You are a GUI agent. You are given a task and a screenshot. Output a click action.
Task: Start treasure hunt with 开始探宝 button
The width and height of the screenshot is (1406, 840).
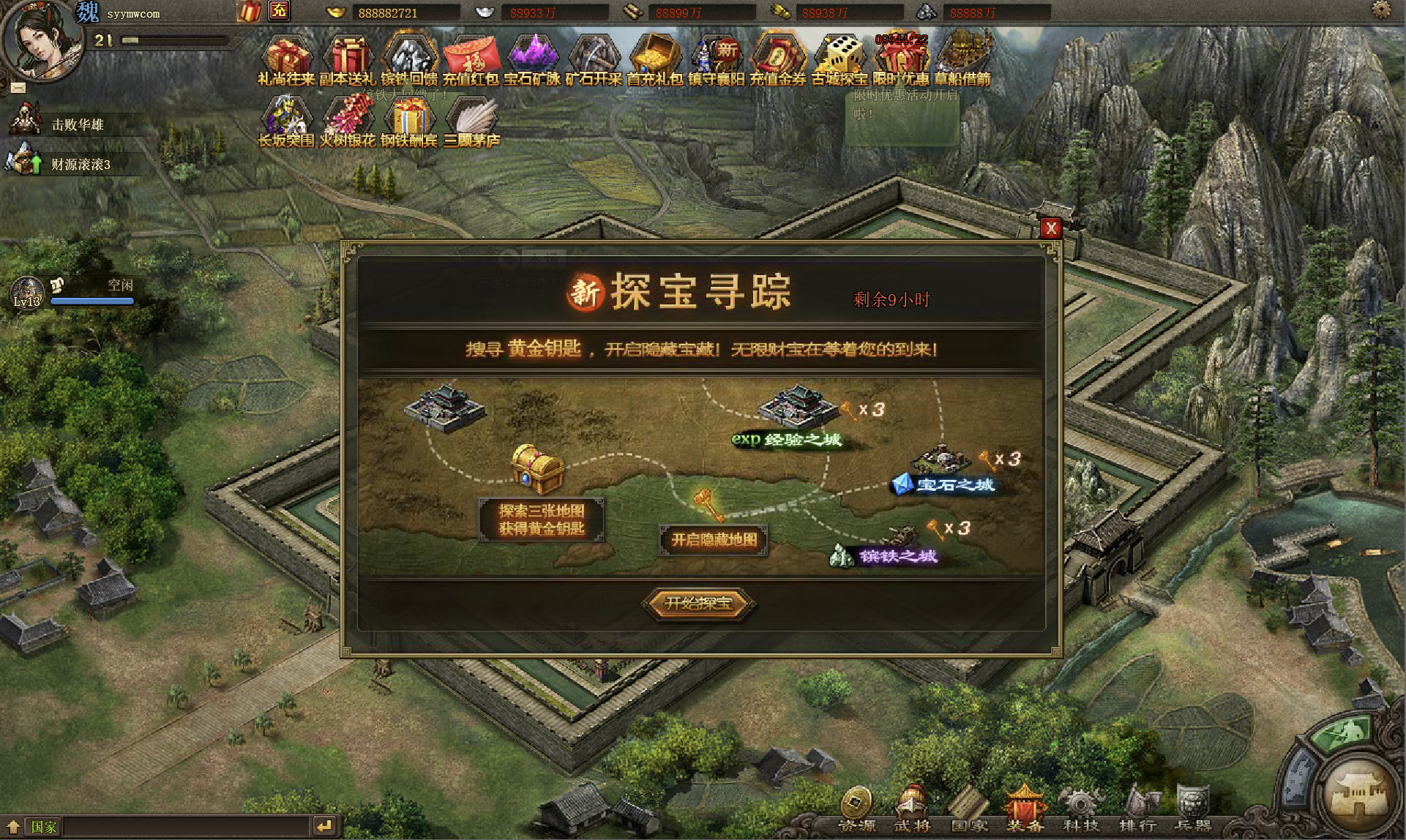[698, 603]
